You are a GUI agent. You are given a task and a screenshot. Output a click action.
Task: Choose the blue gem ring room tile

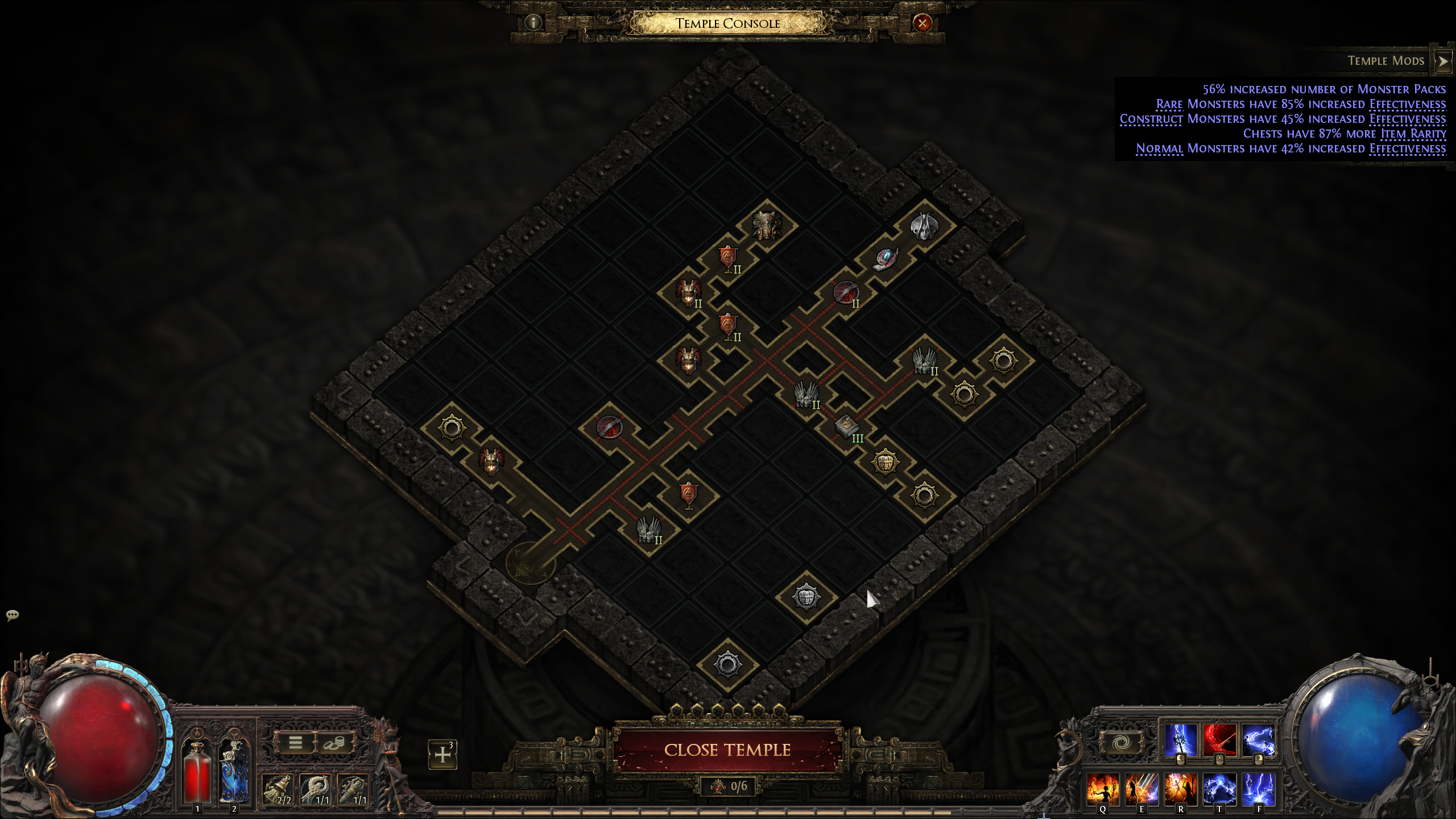coord(885,259)
